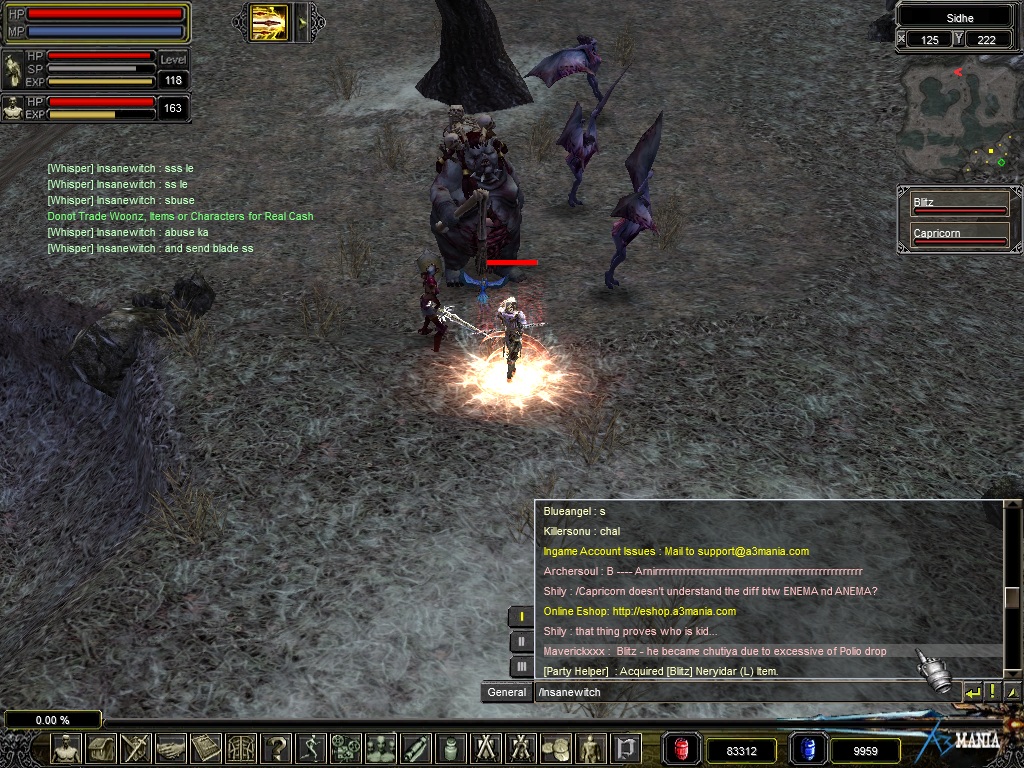Select party member Capricorn
This screenshot has width=1024, height=768.
(959, 237)
